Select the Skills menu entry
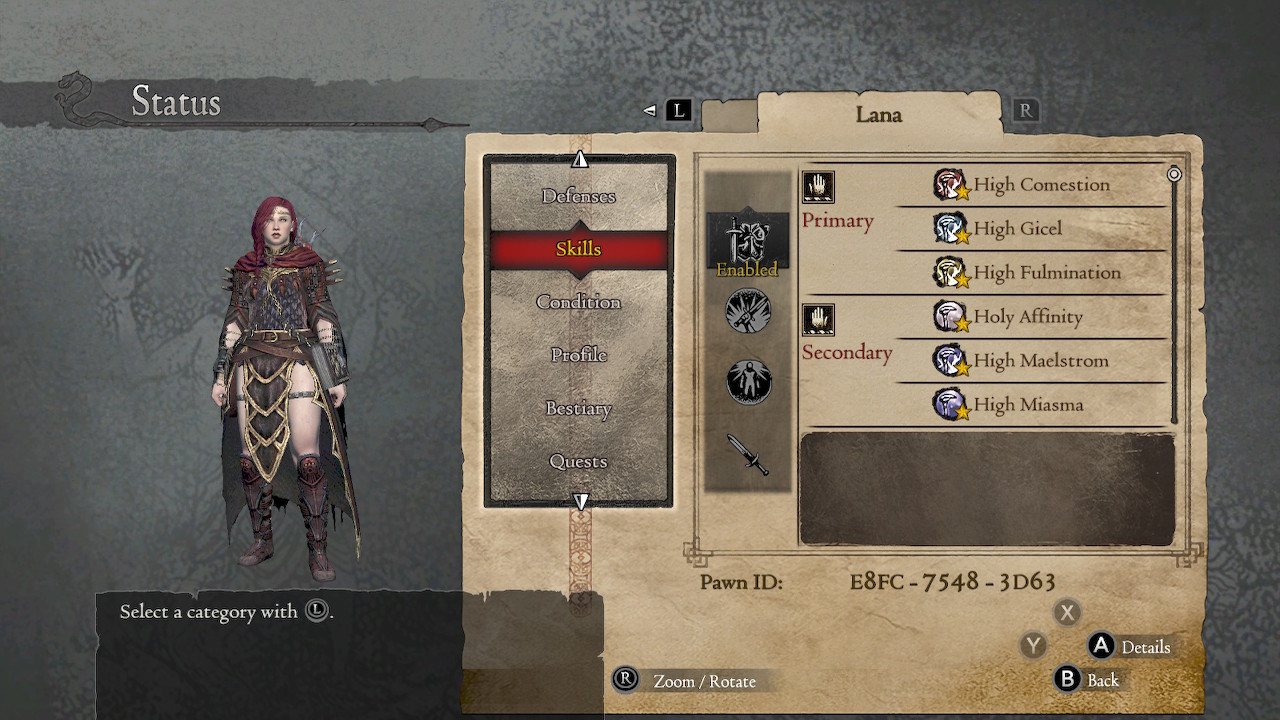1280x720 pixels. coord(578,249)
